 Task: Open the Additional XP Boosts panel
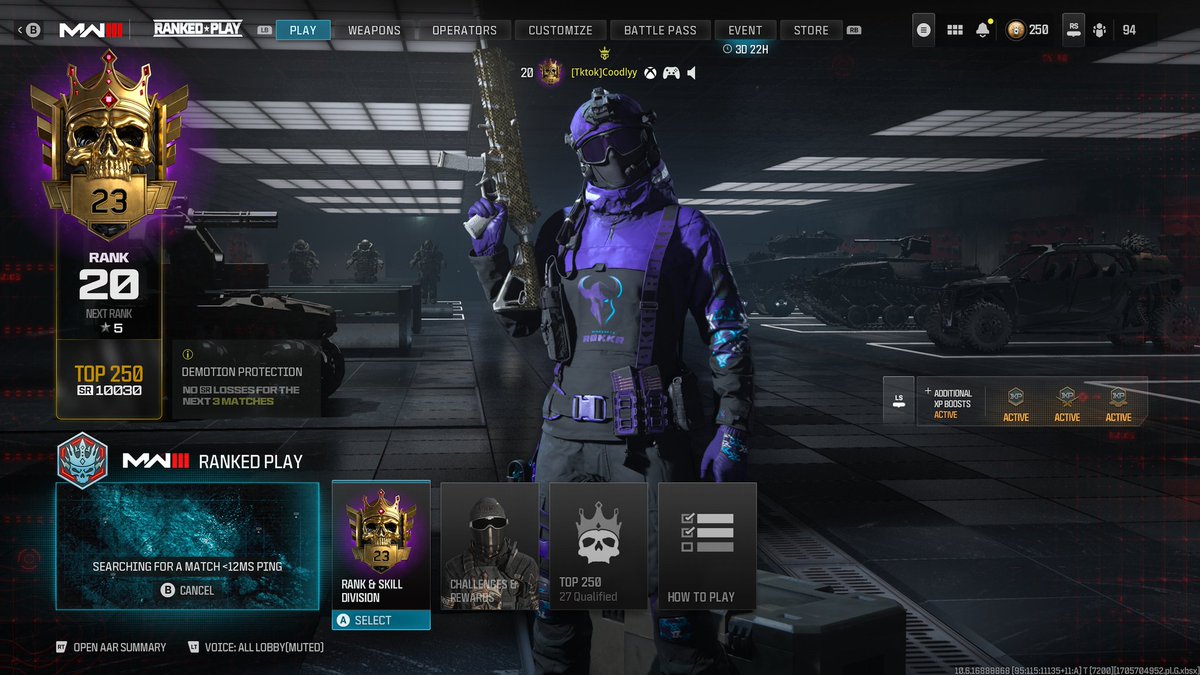1015,401
